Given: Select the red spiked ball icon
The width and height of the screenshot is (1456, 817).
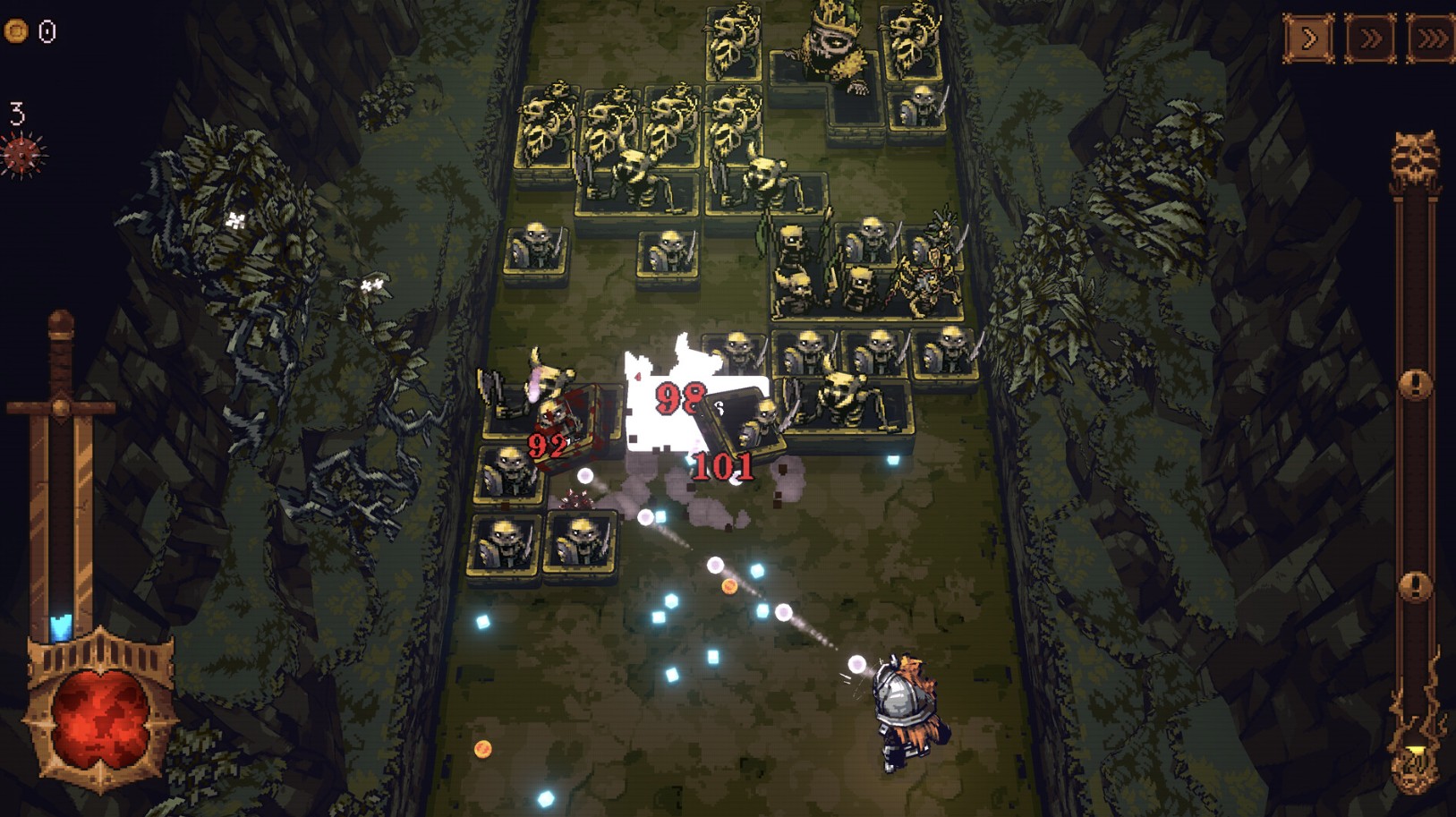Looking at the screenshot, I should (23, 154).
